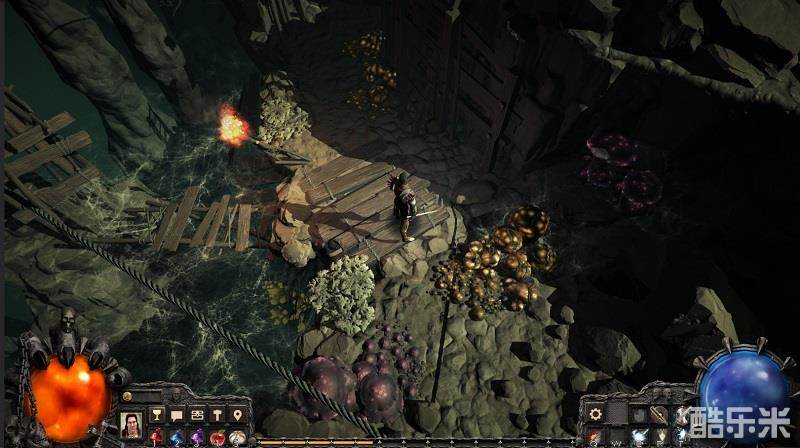Viewport: 800px width, 448px height.
Task: Select the hammer icon button
Action: [x=217, y=415]
